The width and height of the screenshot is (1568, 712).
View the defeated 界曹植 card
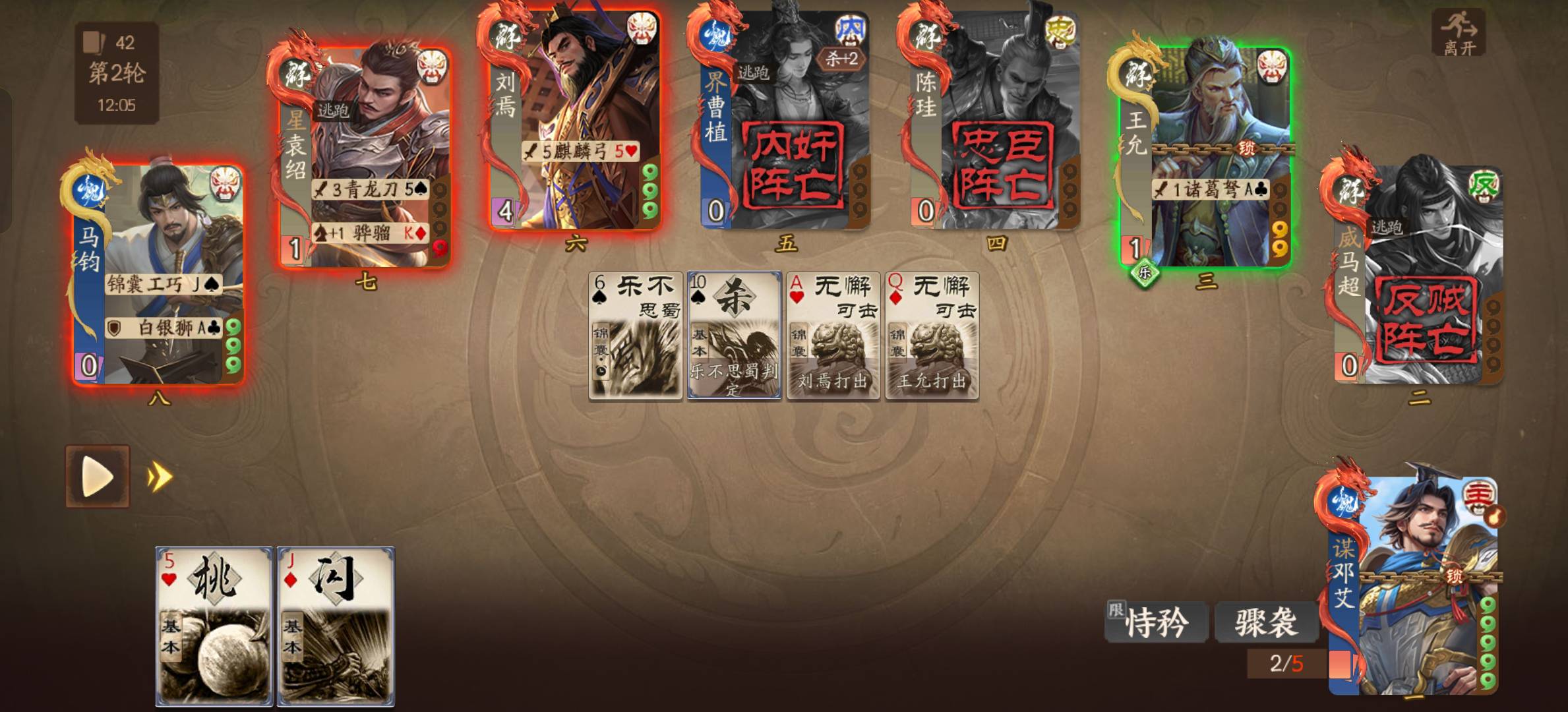[x=785, y=119]
